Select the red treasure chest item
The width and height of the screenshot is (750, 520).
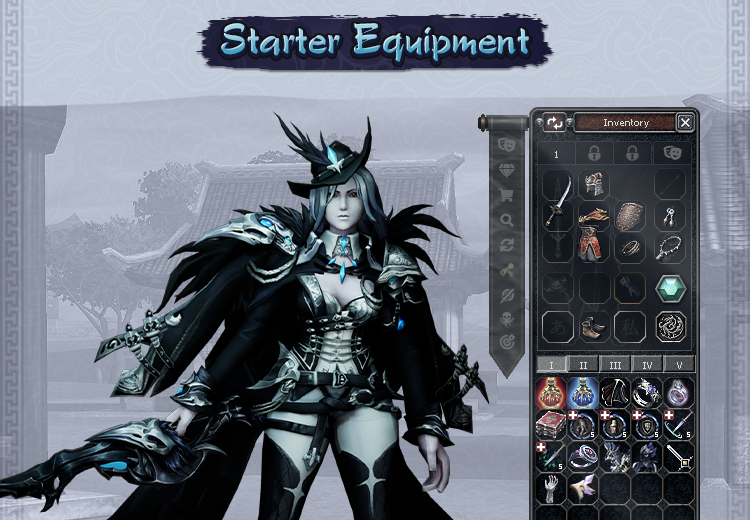(x=551, y=425)
